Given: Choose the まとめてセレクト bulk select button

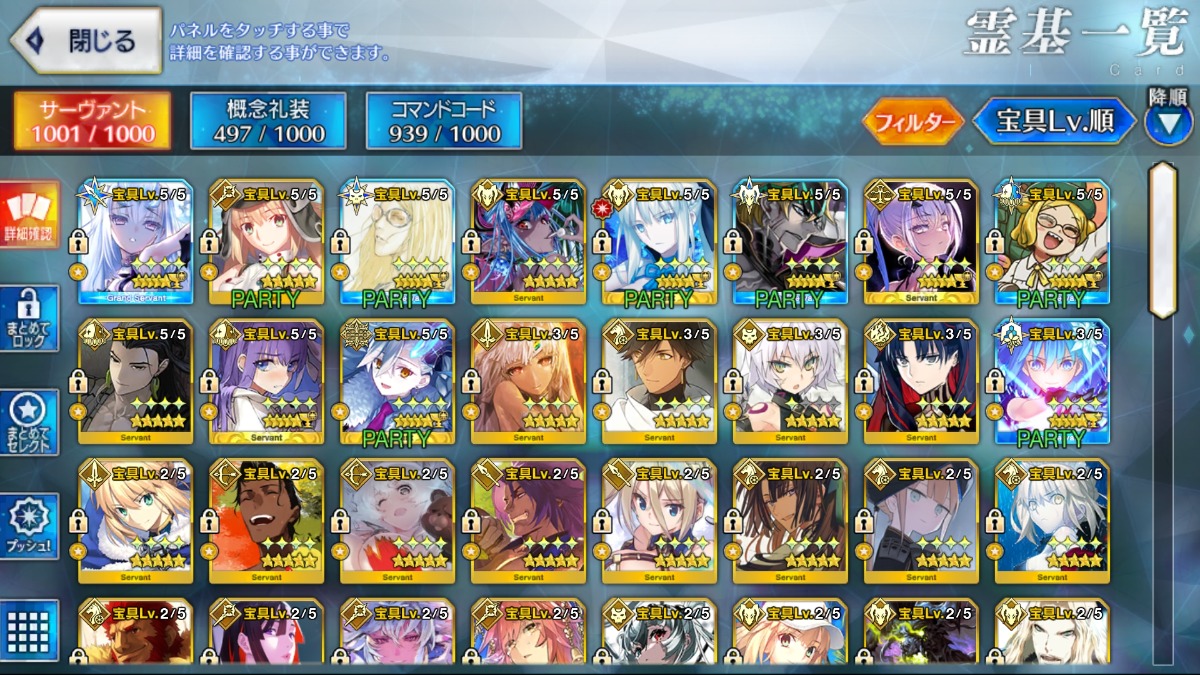Looking at the screenshot, I should (29, 422).
